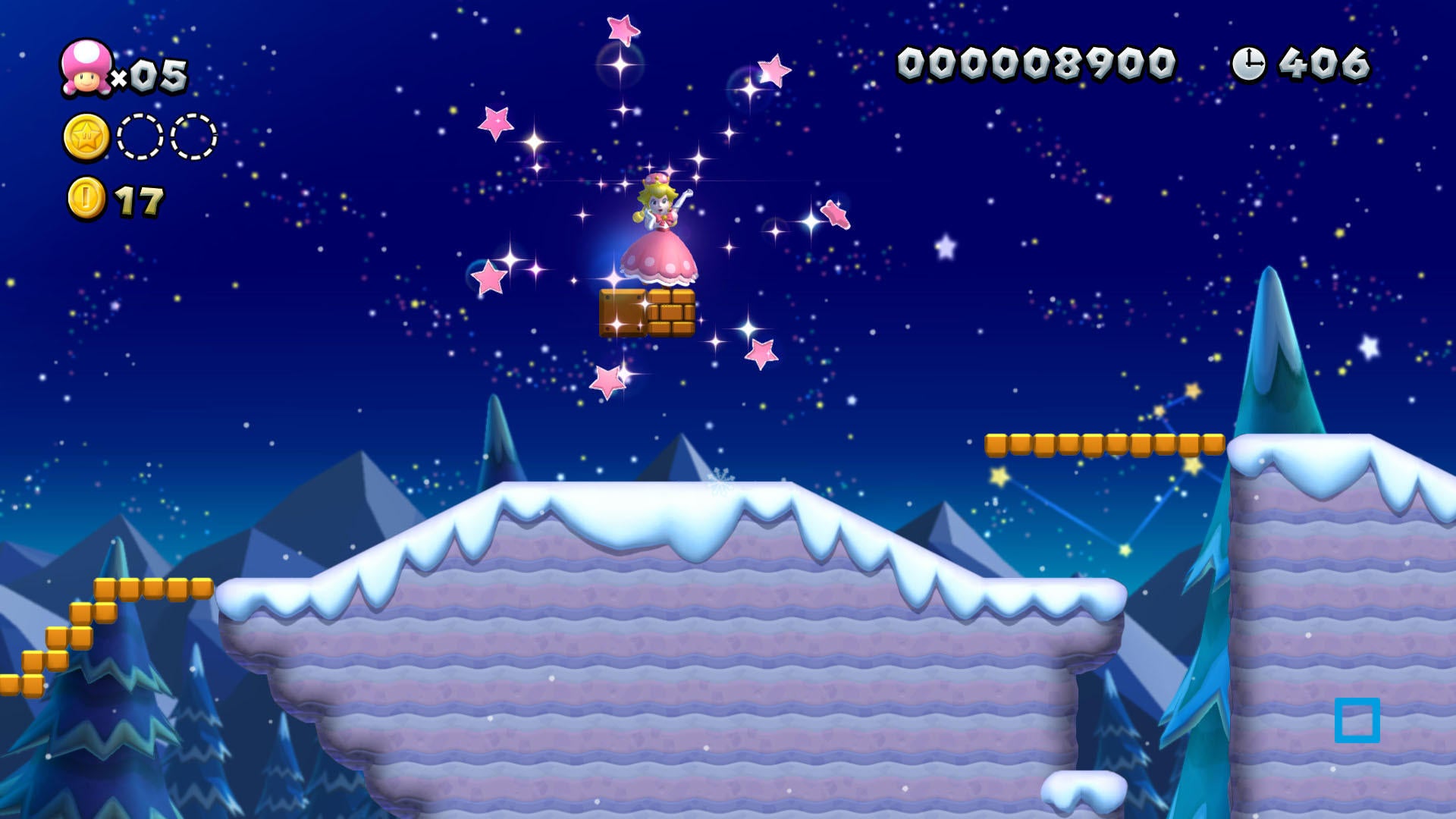The height and width of the screenshot is (819, 1456).
Task: Click Peachette floating in midair
Action: (661, 227)
